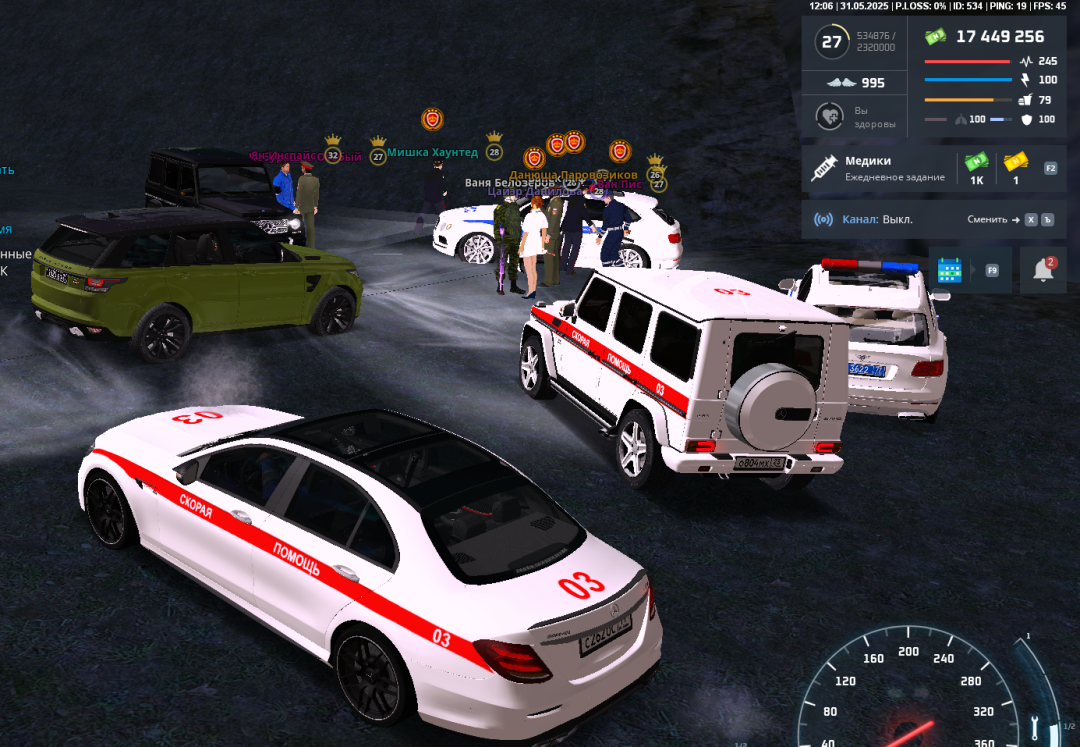Select the radio Канал panel
The width and height of the screenshot is (1080, 747).
(x=866, y=219)
